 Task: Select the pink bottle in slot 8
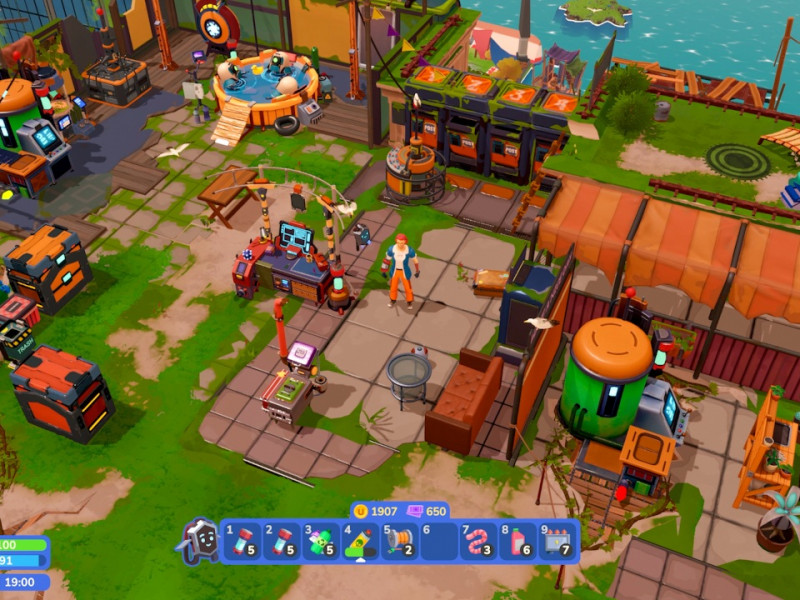coord(518,541)
